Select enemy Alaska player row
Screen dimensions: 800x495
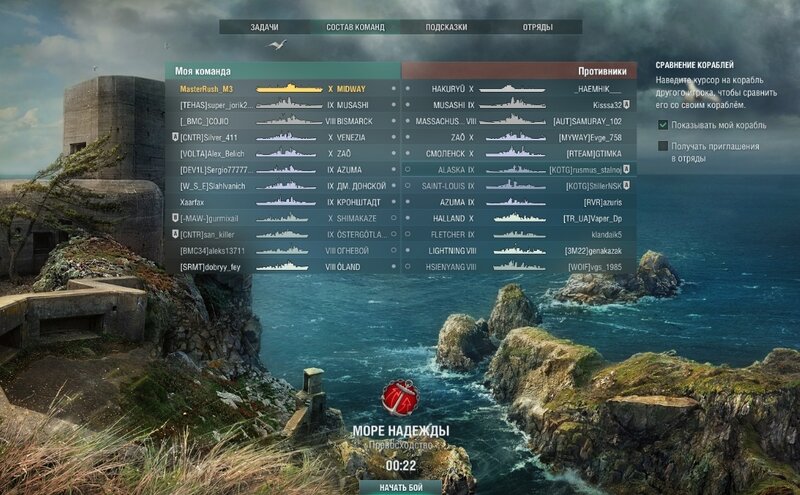pyautogui.click(x=519, y=169)
